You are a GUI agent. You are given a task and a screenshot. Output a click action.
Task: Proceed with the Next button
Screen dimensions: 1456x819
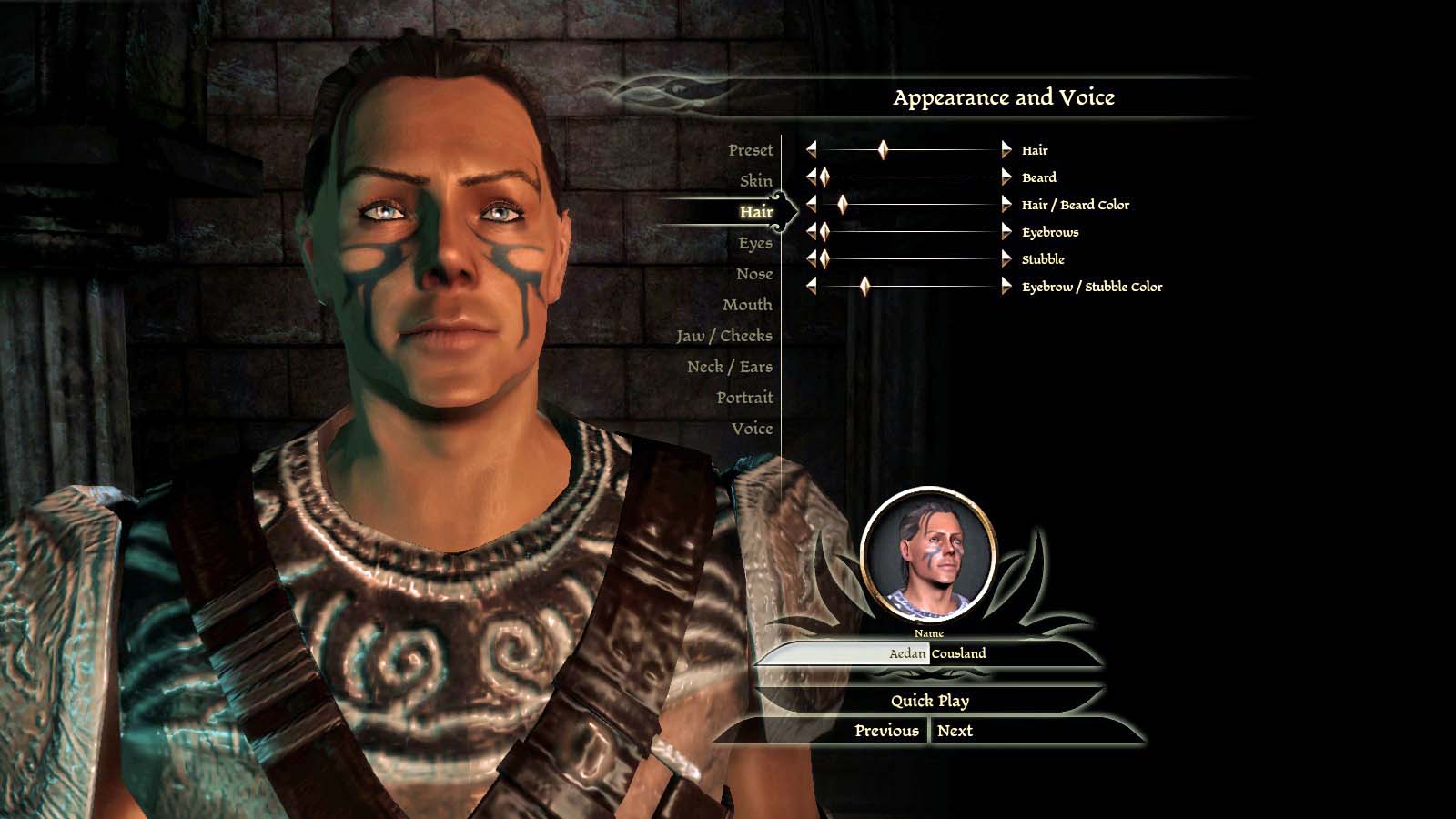point(955,731)
